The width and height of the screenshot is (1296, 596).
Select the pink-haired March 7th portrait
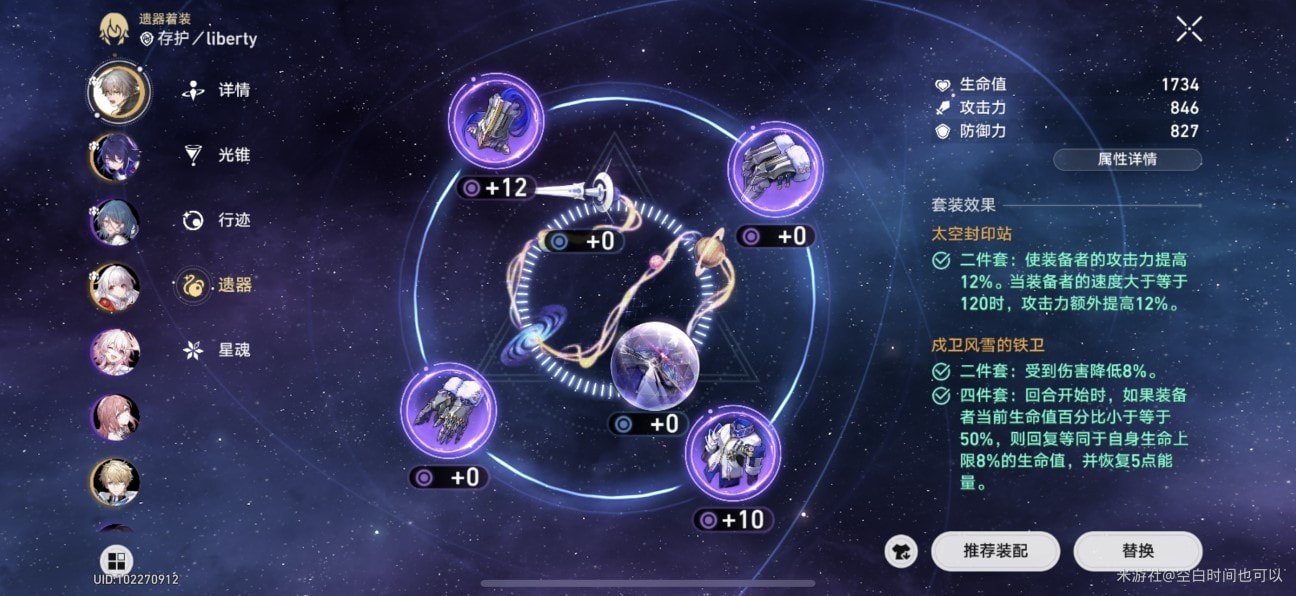(x=116, y=352)
